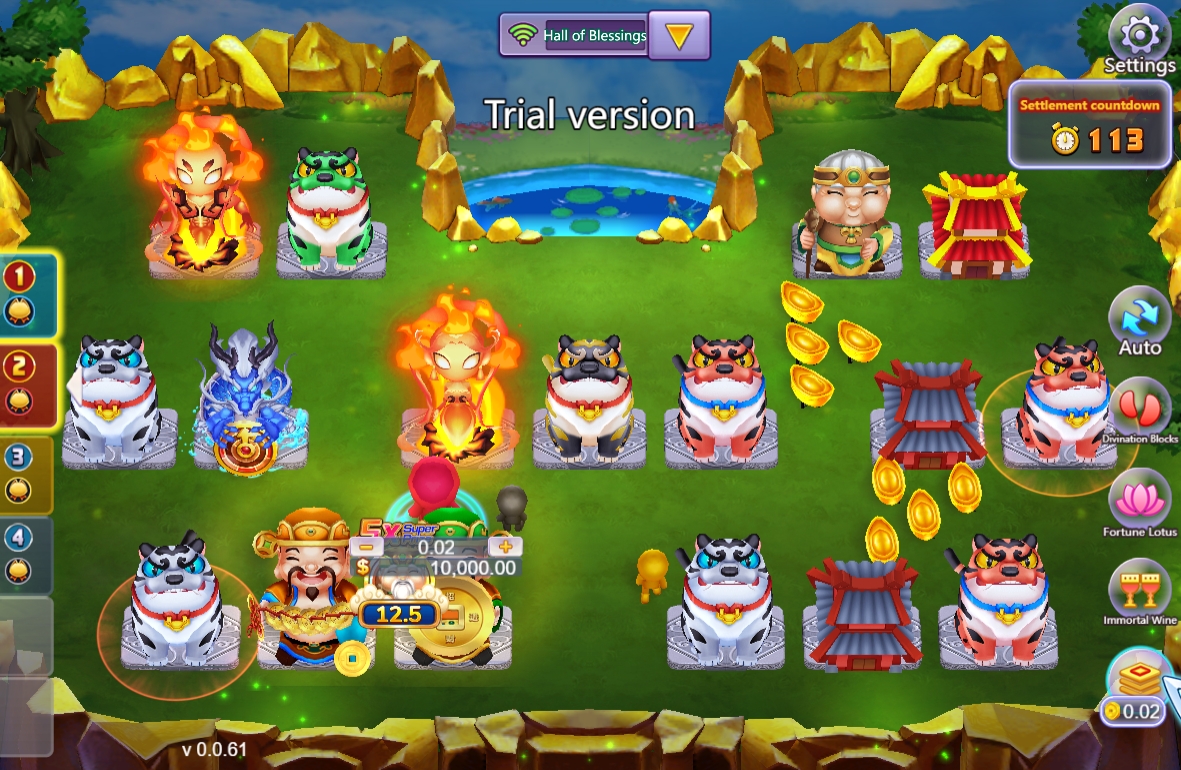
Task: Toggle the Auto play button
Action: 1139,320
